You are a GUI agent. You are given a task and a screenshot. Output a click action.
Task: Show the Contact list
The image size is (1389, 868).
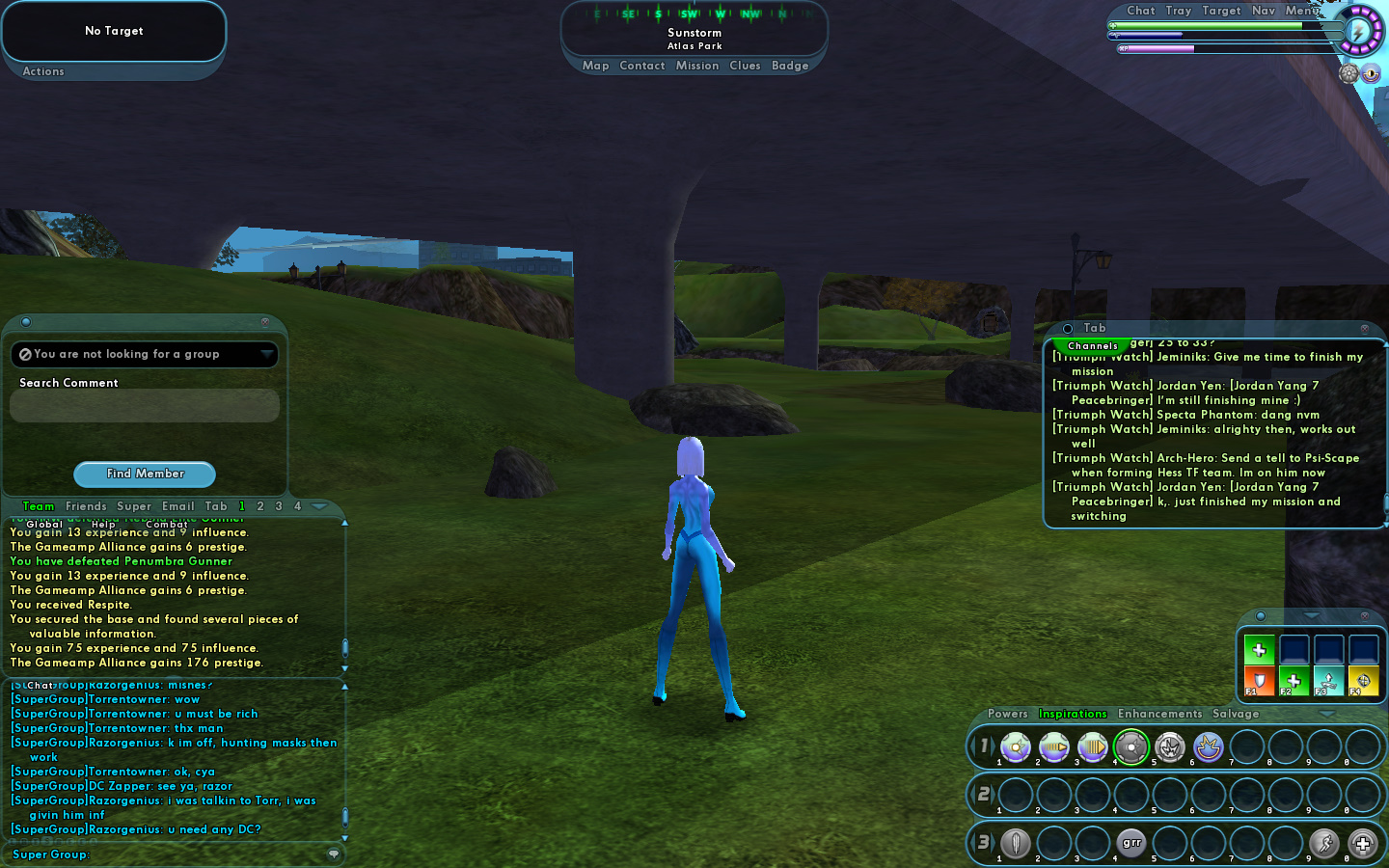click(x=642, y=66)
